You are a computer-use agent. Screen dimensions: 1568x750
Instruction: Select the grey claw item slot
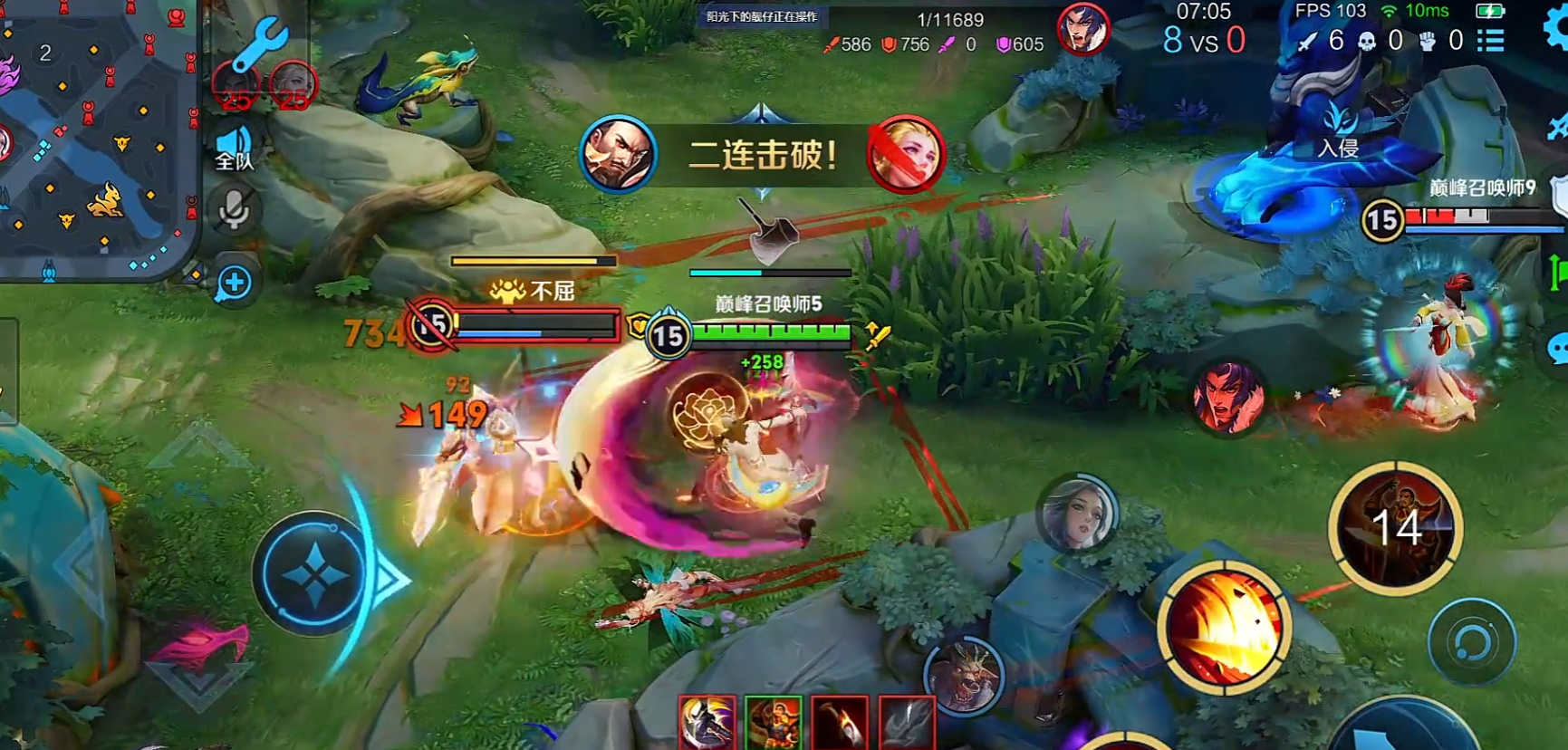[x=907, y=723]
